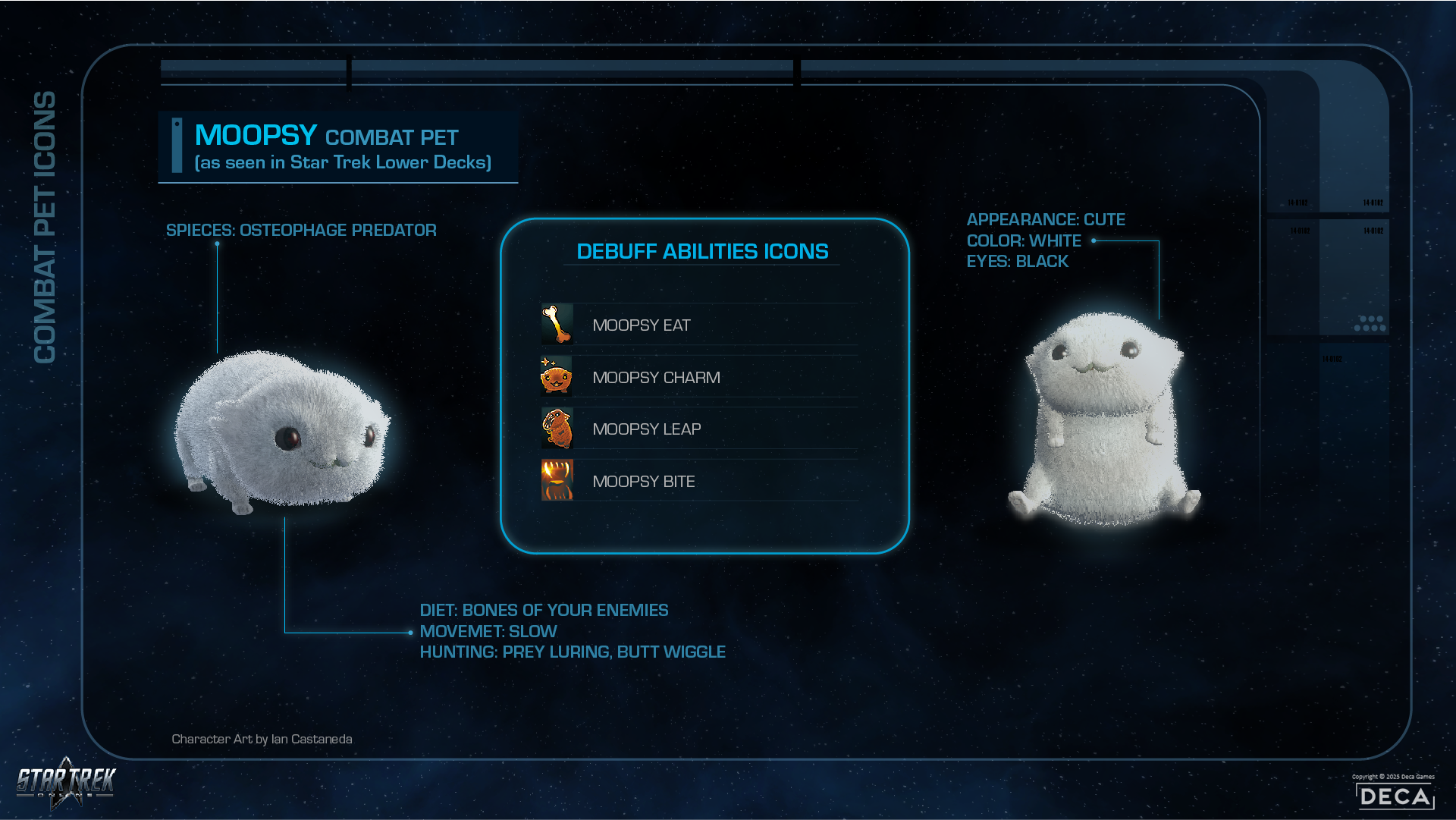
Task: Click the Star Trek Online logo
Action: tap(66, 782)
